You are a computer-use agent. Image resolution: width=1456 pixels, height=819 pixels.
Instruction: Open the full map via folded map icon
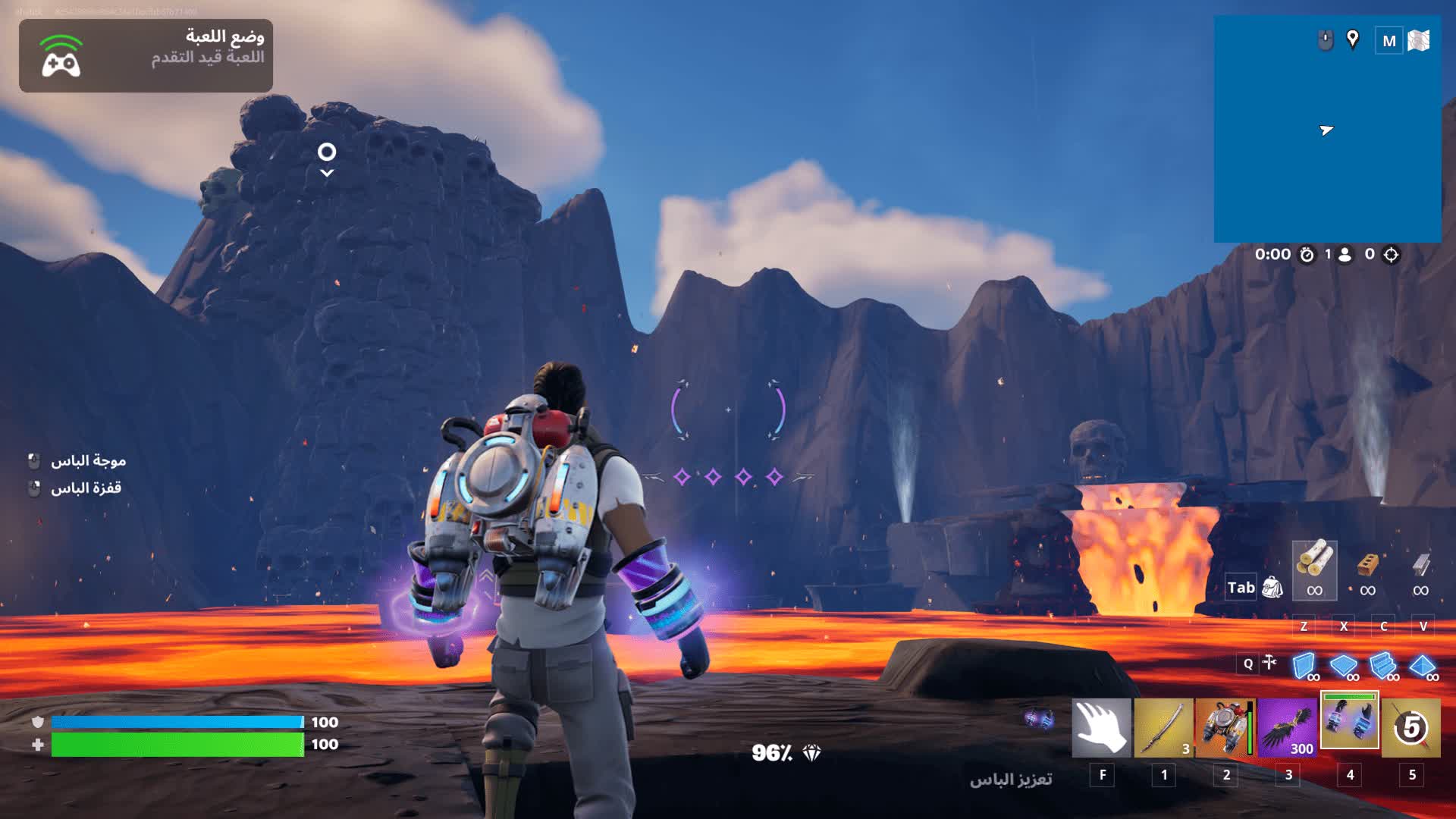tap(1418, 41)
